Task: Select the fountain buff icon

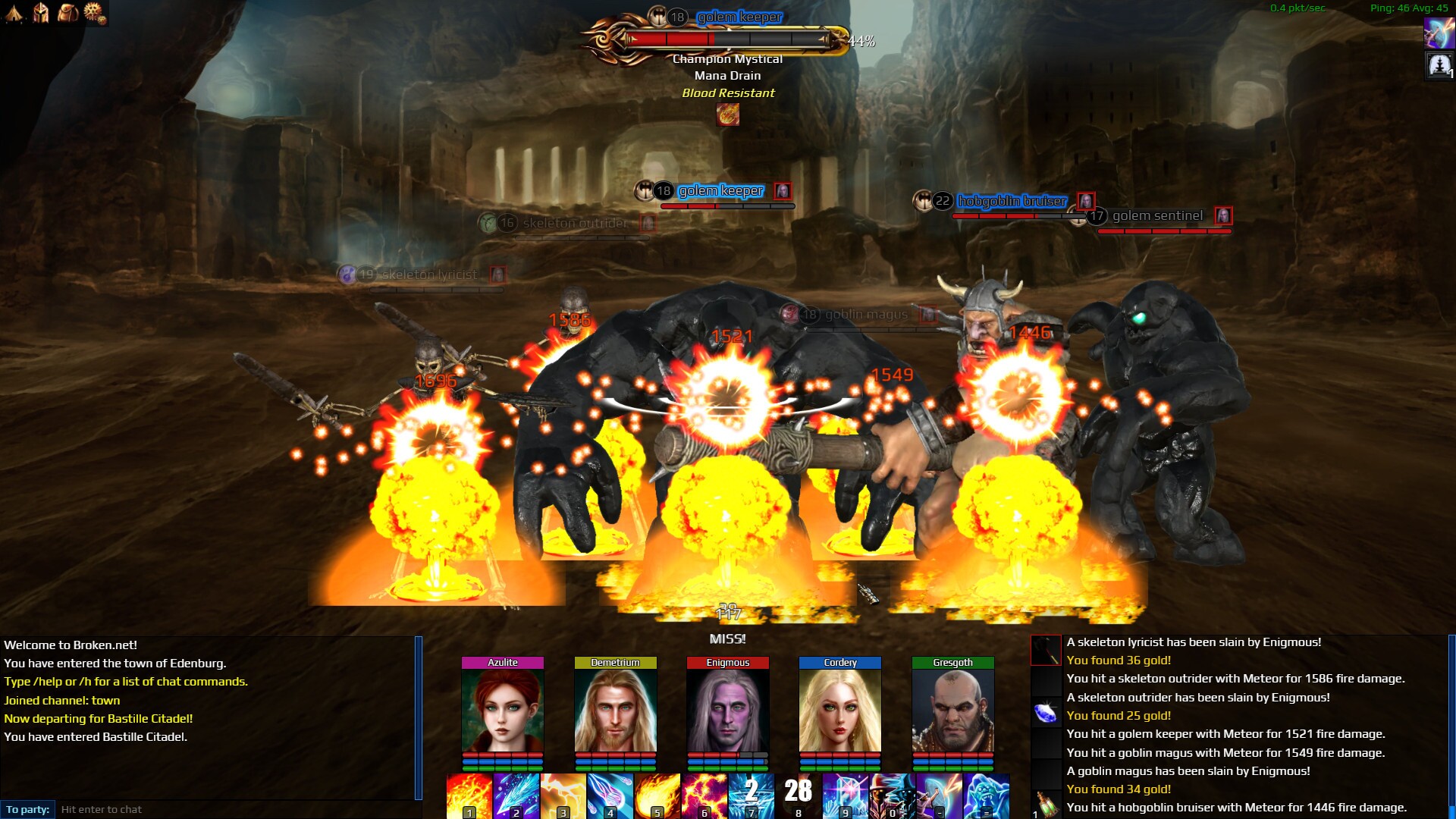Action: tap(1439, 66)
